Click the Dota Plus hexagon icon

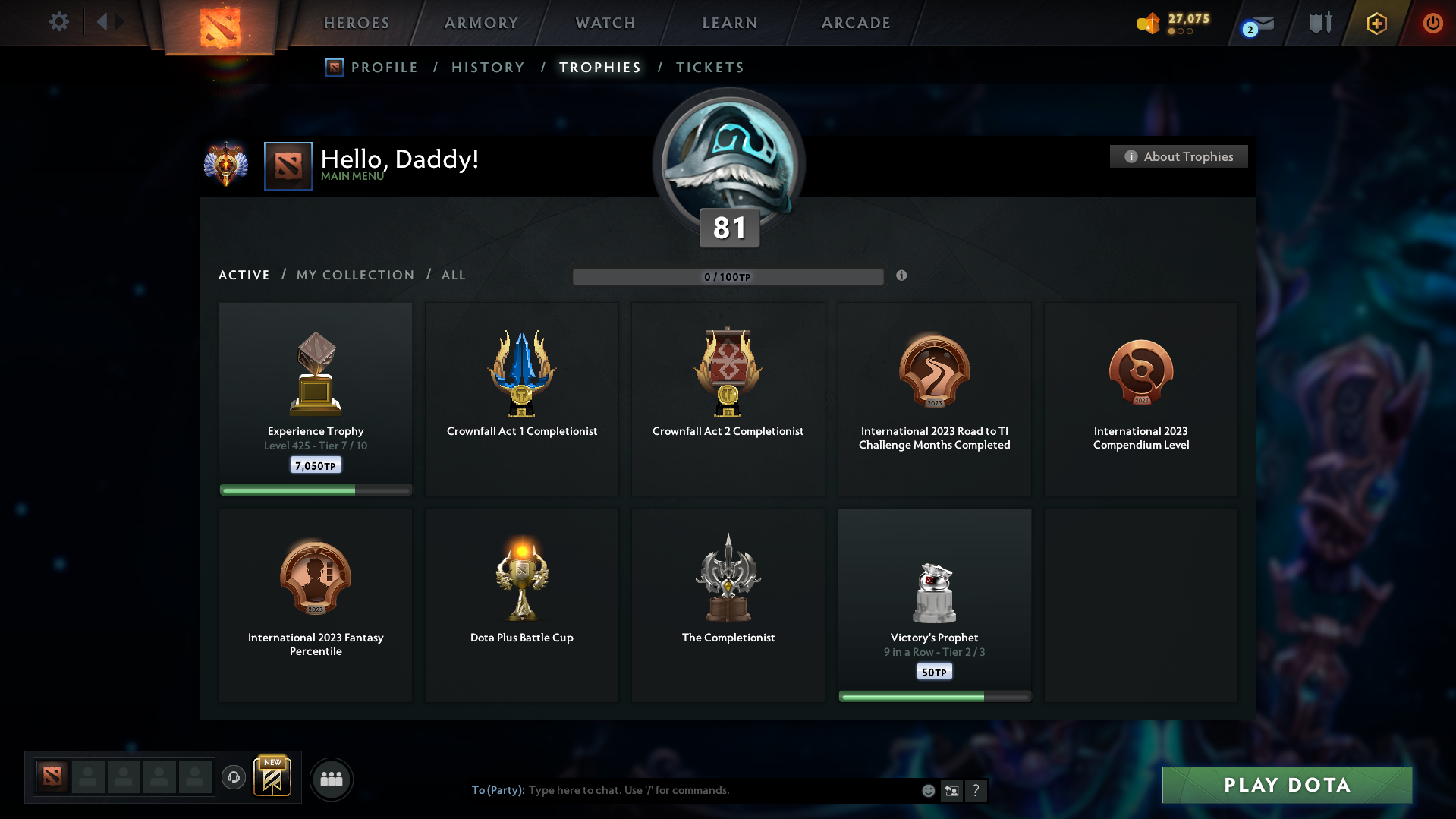pos(1376,23)
